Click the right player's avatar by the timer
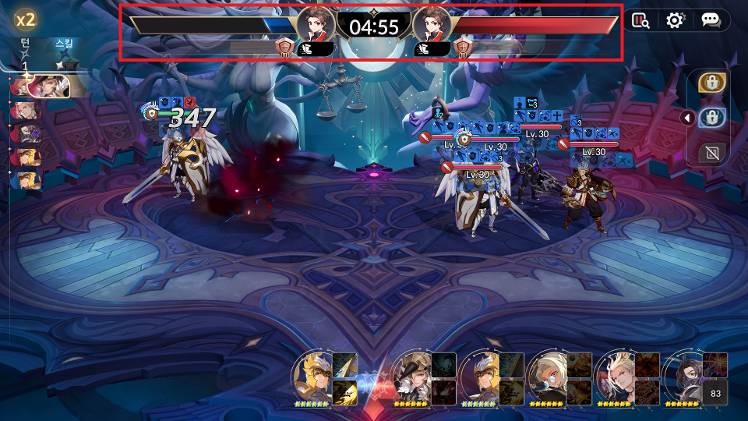The width and height of the screenshot is (748, 421). (x=432, y=24)
